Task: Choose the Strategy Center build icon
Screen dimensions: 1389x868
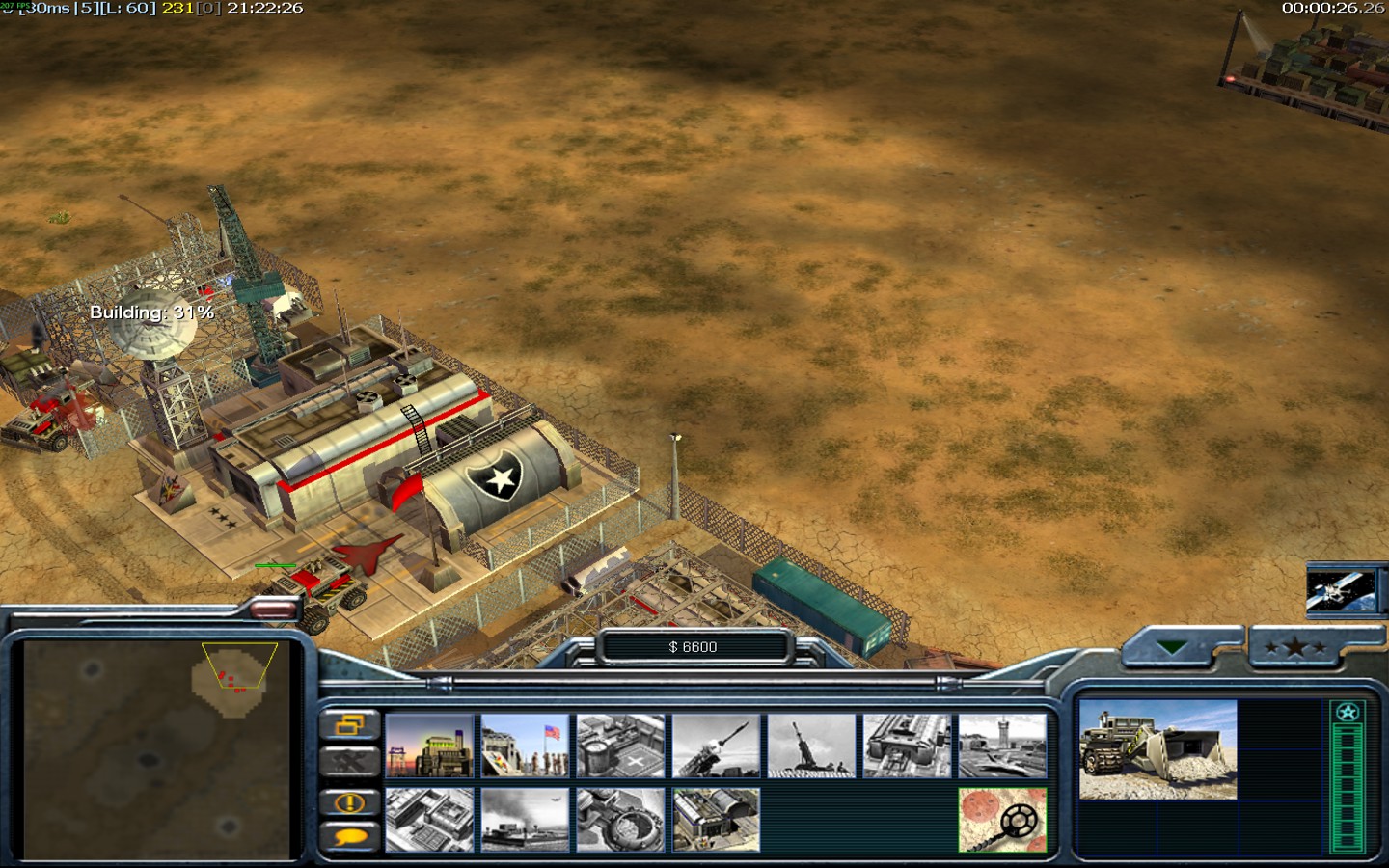Action: pos(429,820)
